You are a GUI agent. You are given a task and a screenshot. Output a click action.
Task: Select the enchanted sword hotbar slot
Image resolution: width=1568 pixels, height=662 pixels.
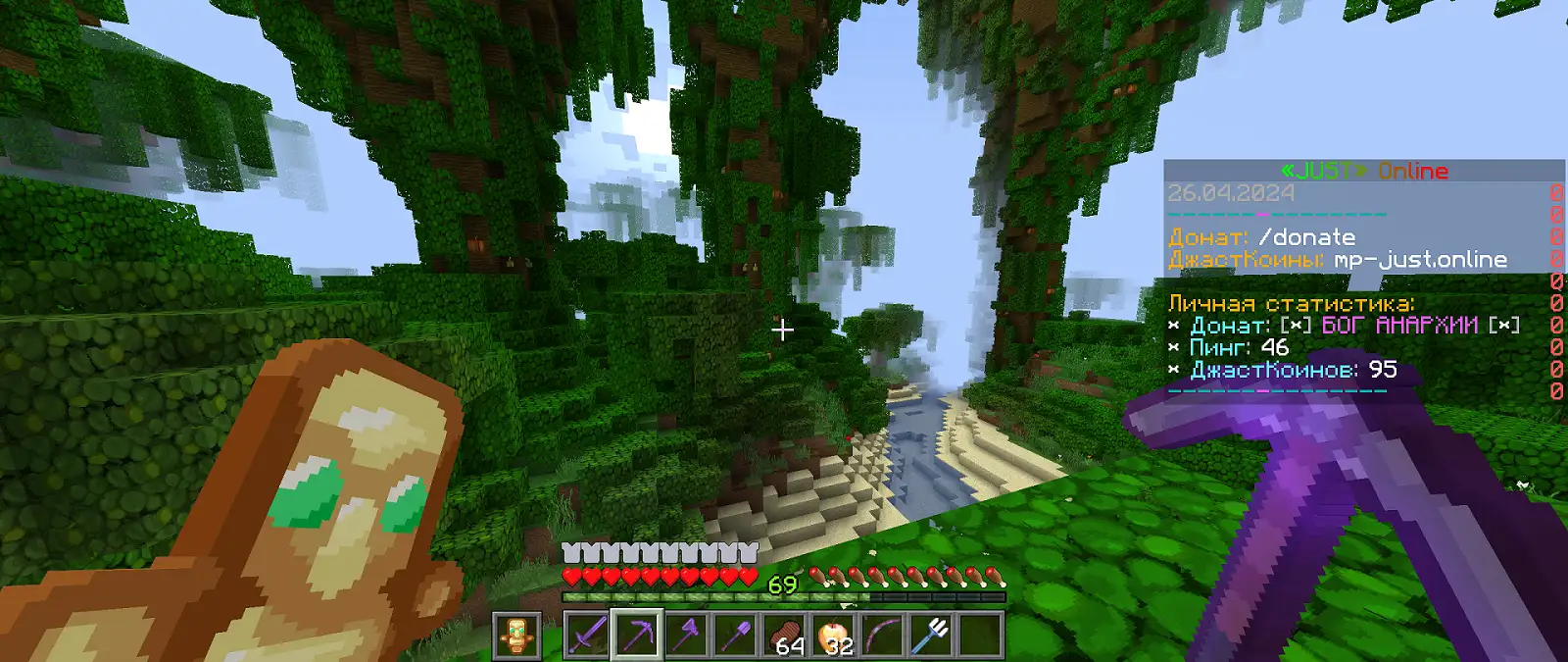tap(587, 636)
